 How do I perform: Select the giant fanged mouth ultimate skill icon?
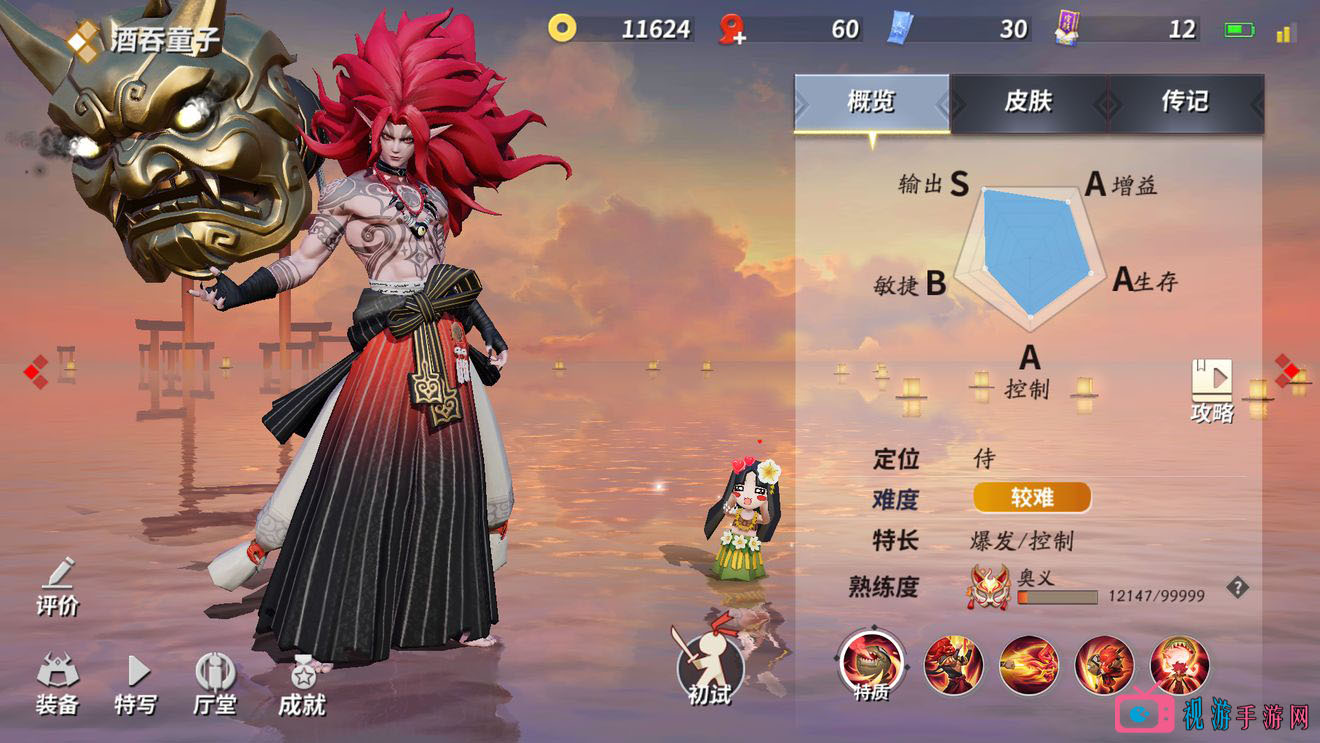[1180, 665]
